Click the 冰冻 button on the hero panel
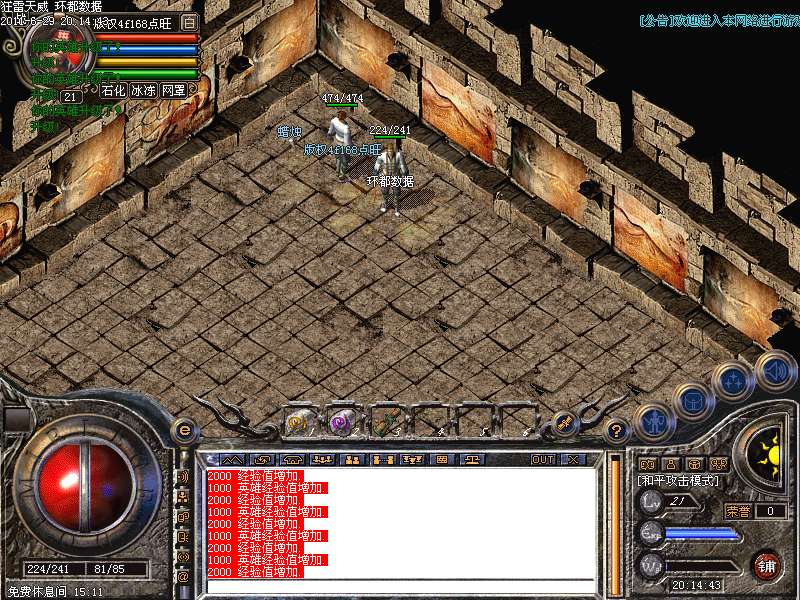800x600 pixels. click(143, 90)
